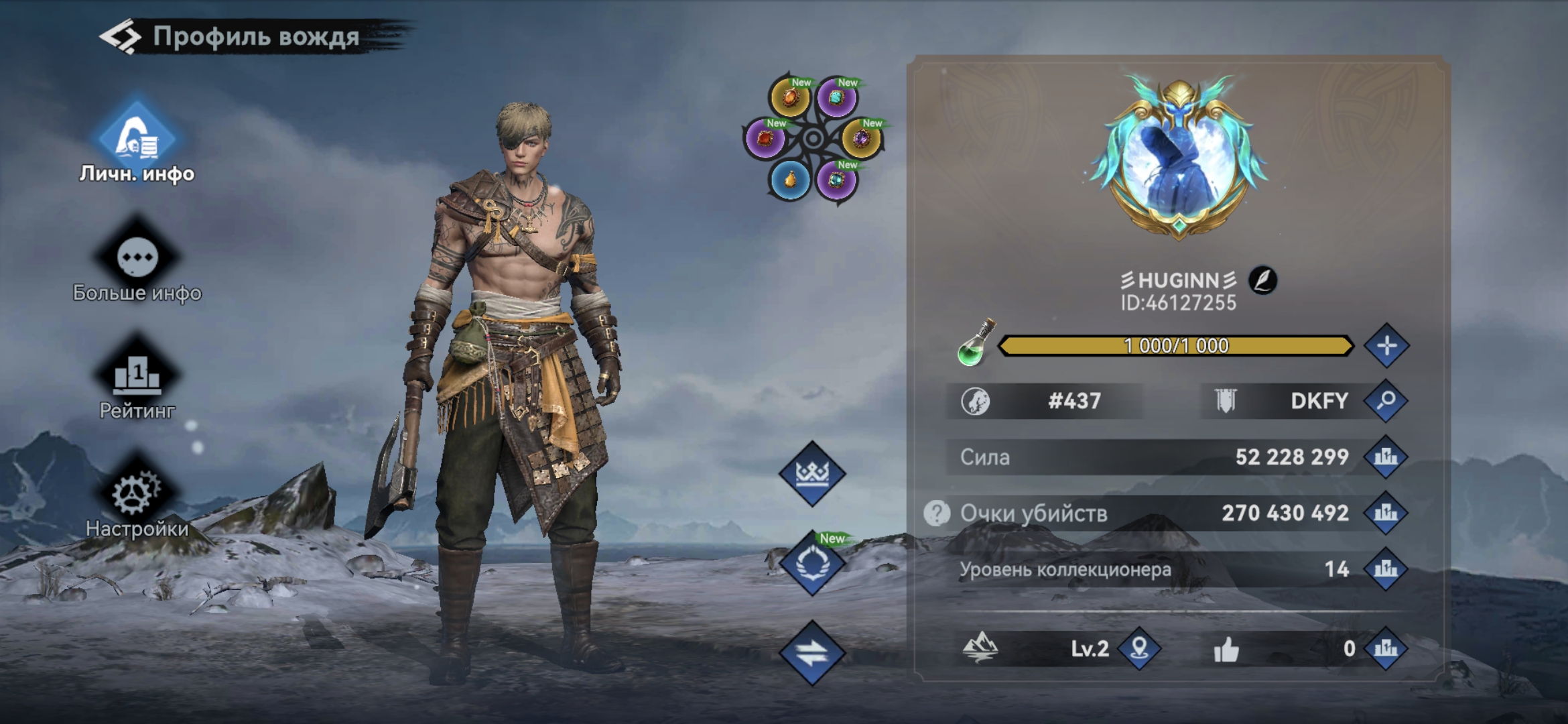Image resolution: width=1568 pixels, height=724 pixels.
Task: Select the blue potion flask rune slot
Action: (791, 180)
